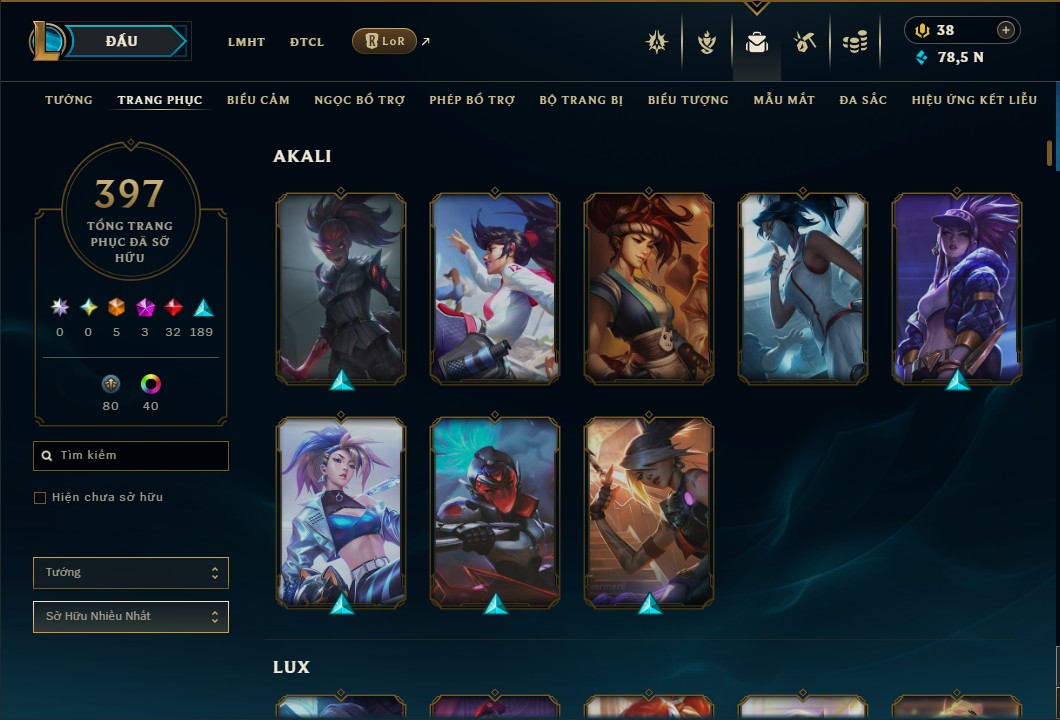Open the LMHT home tab

coord(246,42)
